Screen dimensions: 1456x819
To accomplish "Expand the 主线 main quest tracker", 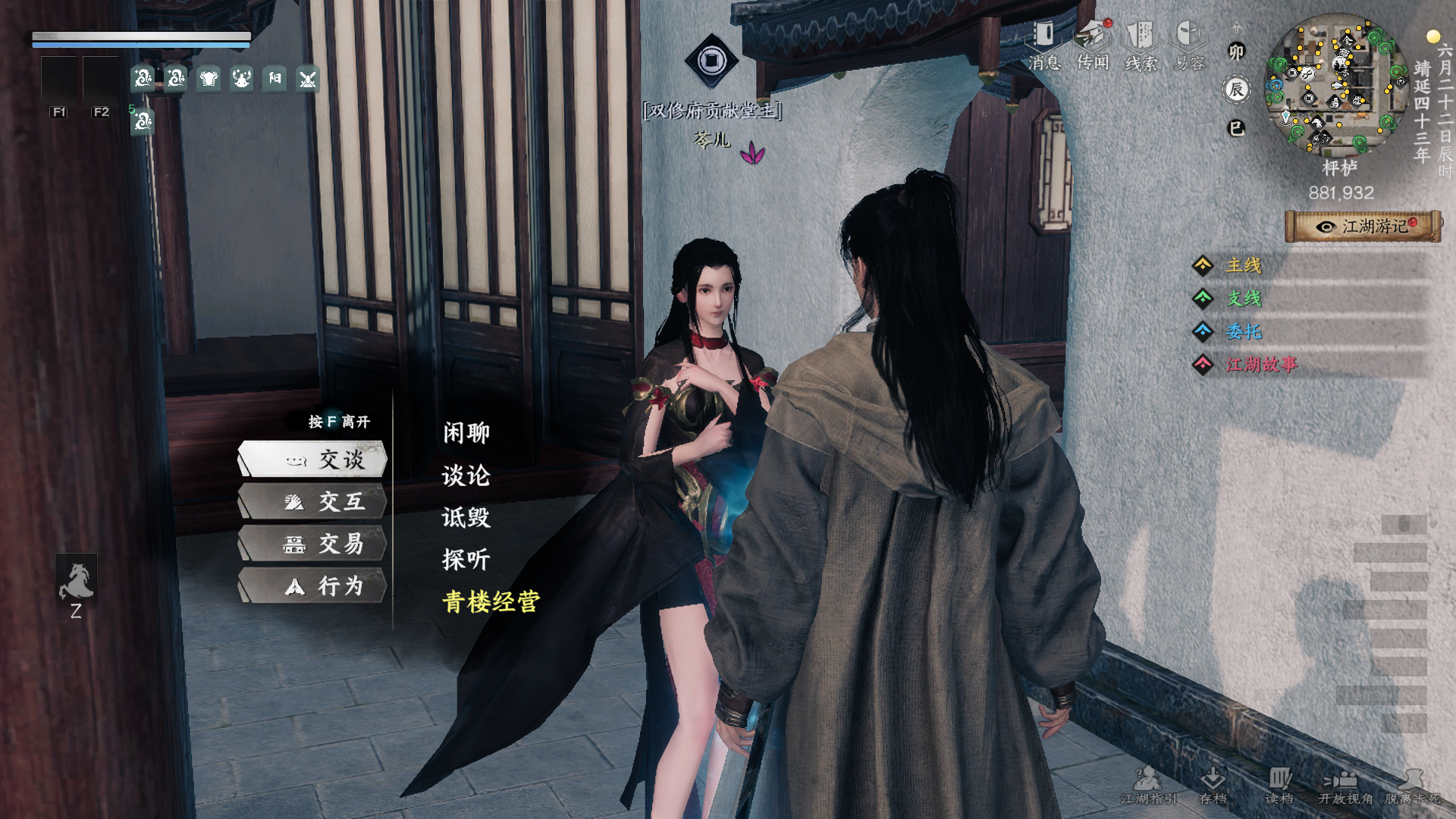I will [1244, 265].
